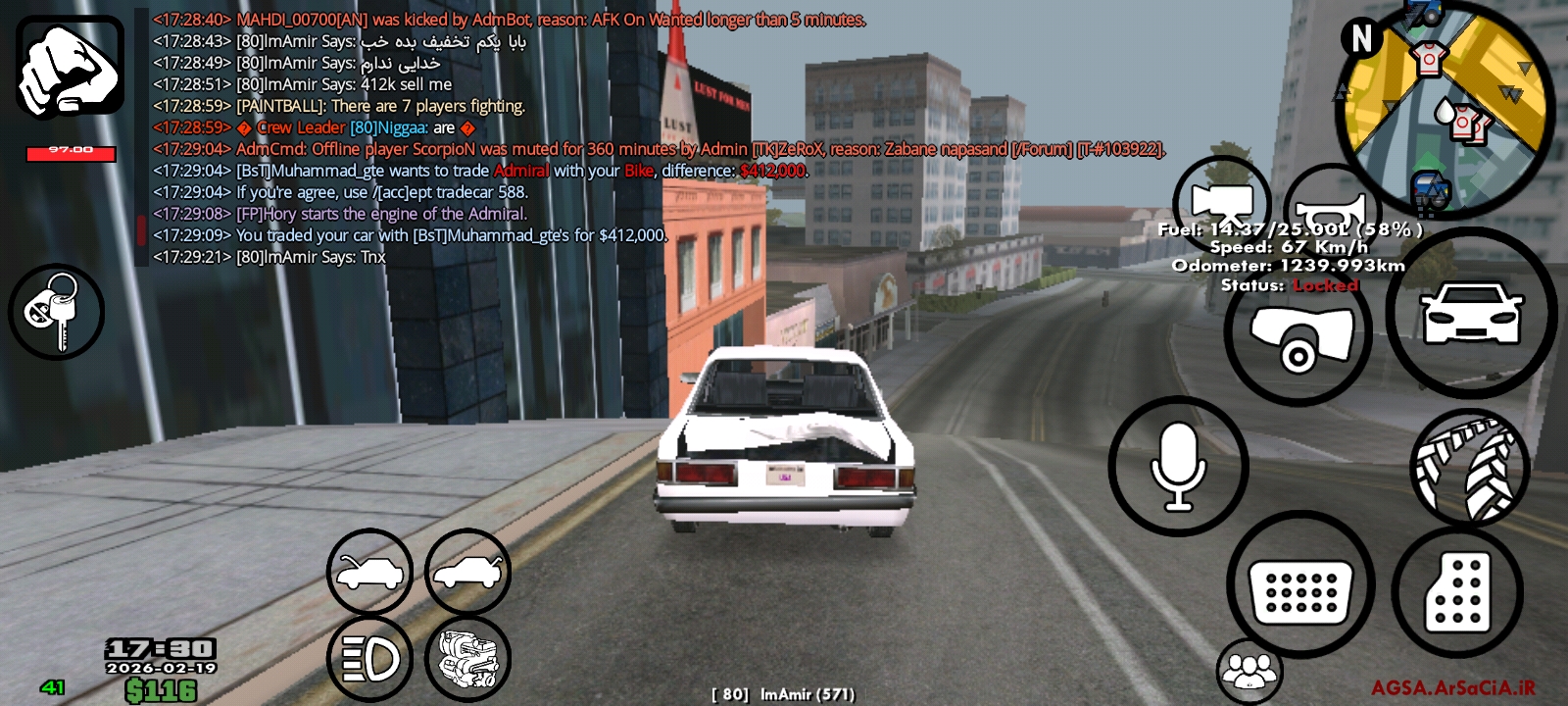Toggle the car key lock button
The width and height of the screenshot is (1568, 706).
coord(56,312)
